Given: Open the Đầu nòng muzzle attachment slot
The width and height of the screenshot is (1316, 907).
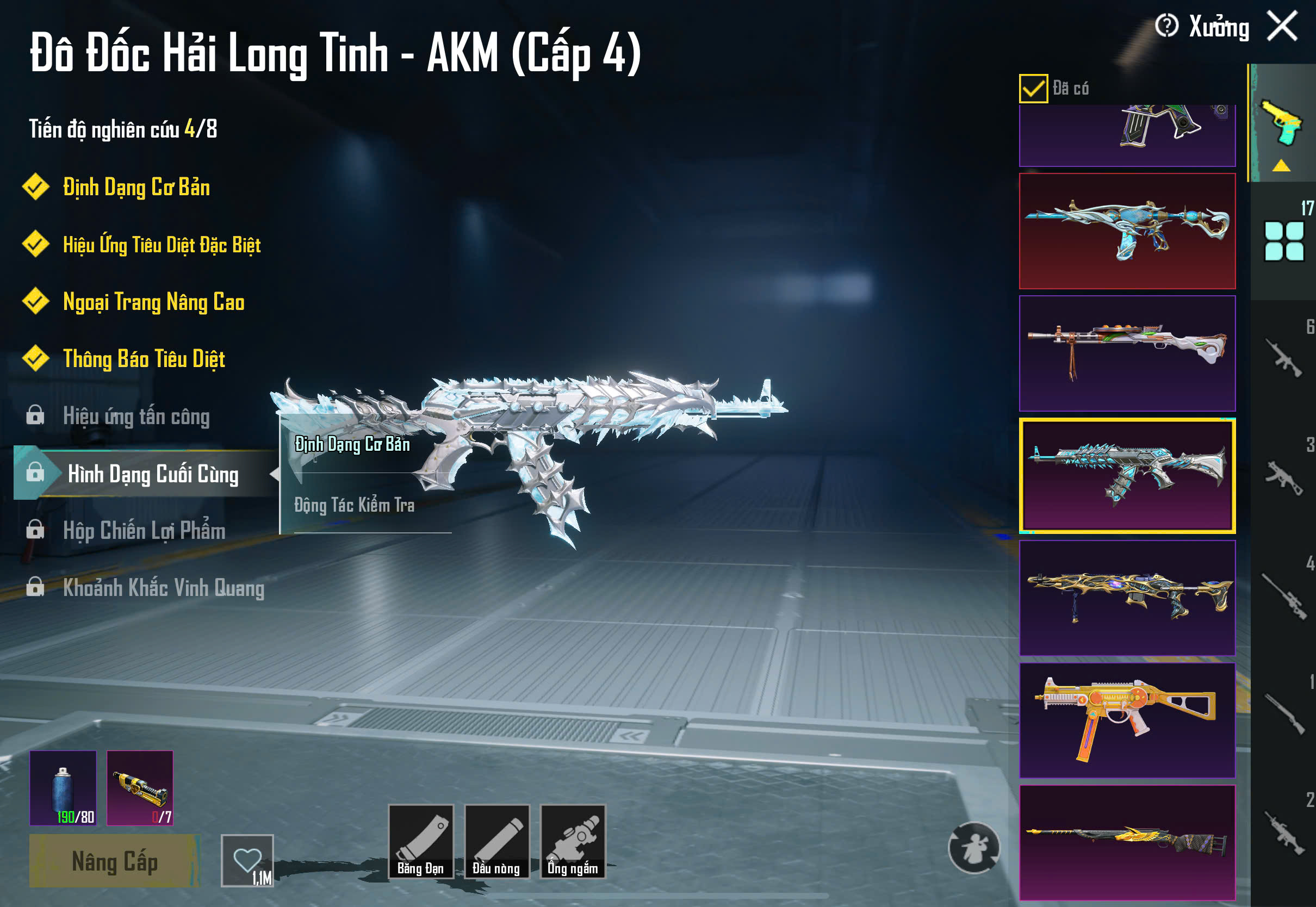Looking at the screenshot, I should click(496, 841).
